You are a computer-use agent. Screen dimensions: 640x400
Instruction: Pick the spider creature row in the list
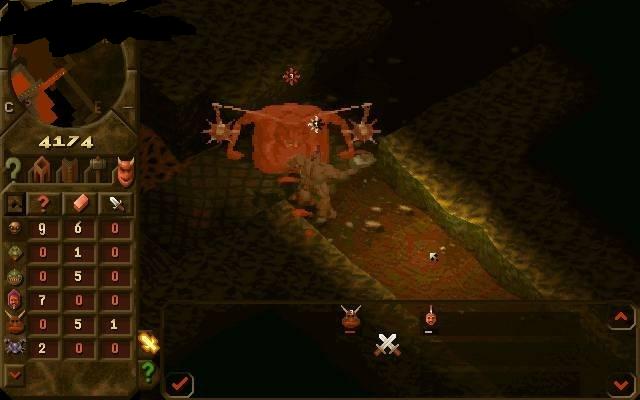[x=15, y=347]
